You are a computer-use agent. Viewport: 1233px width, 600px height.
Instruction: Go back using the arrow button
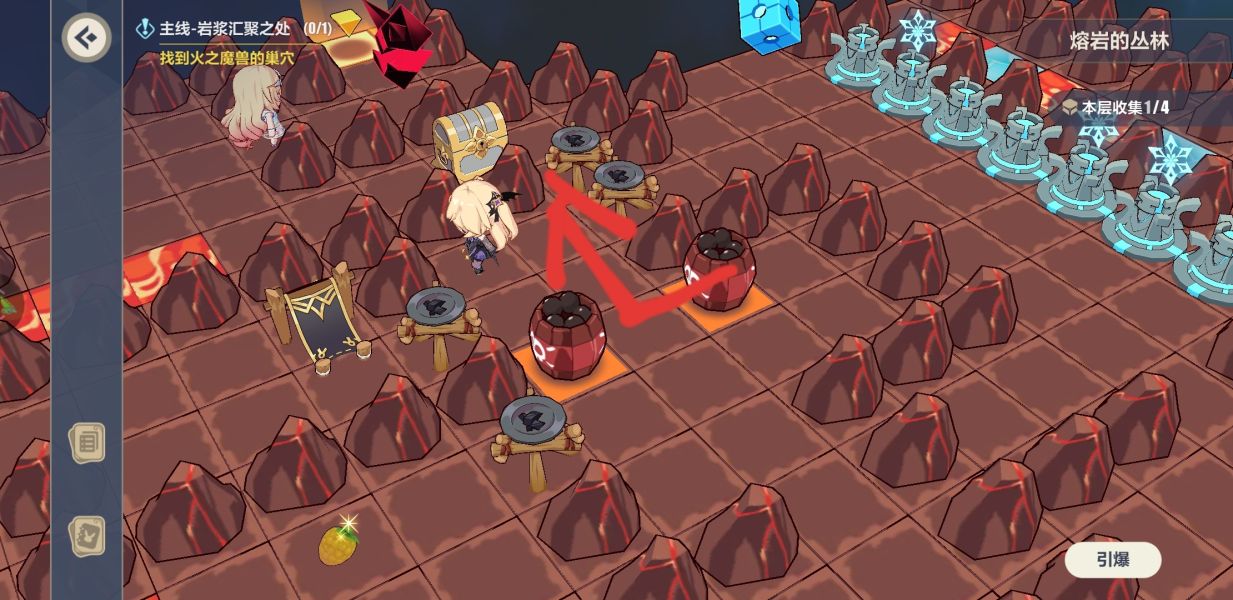click(86, 38)
